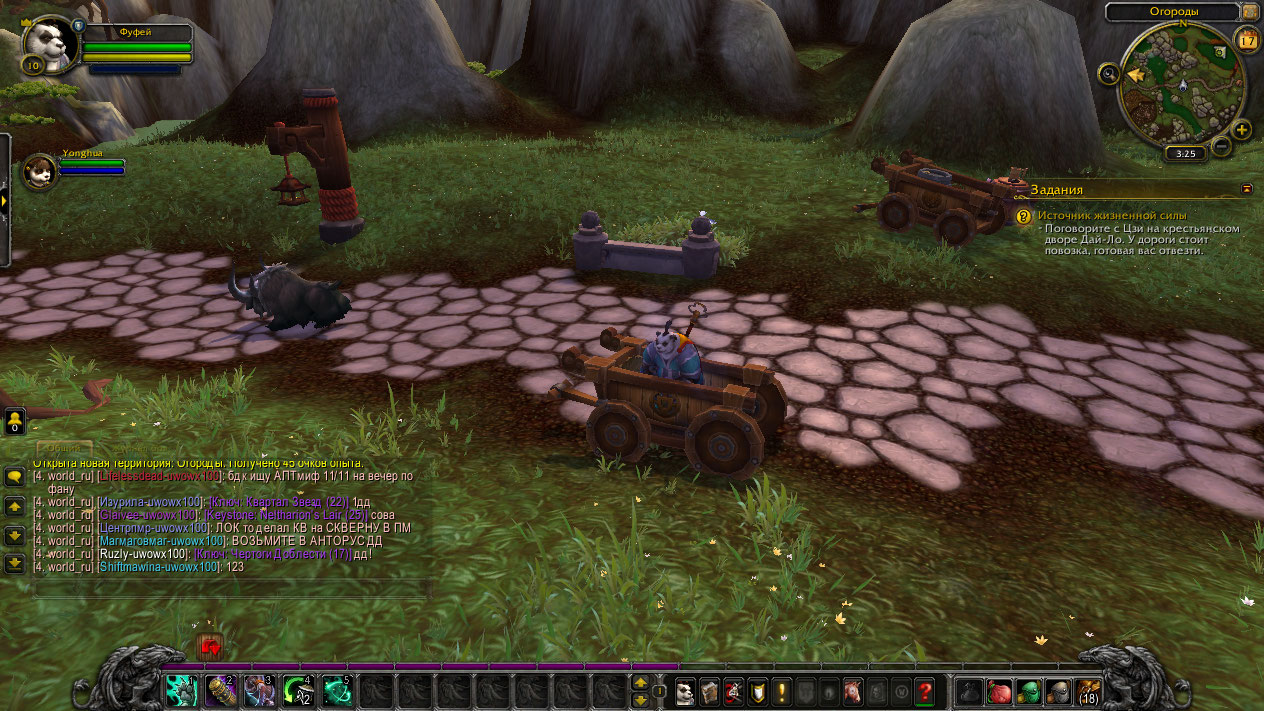Image resolution: width=1264 pixels, height=711 pixels.
Task: Jump chat to the bottom
Action: [15, 563]
